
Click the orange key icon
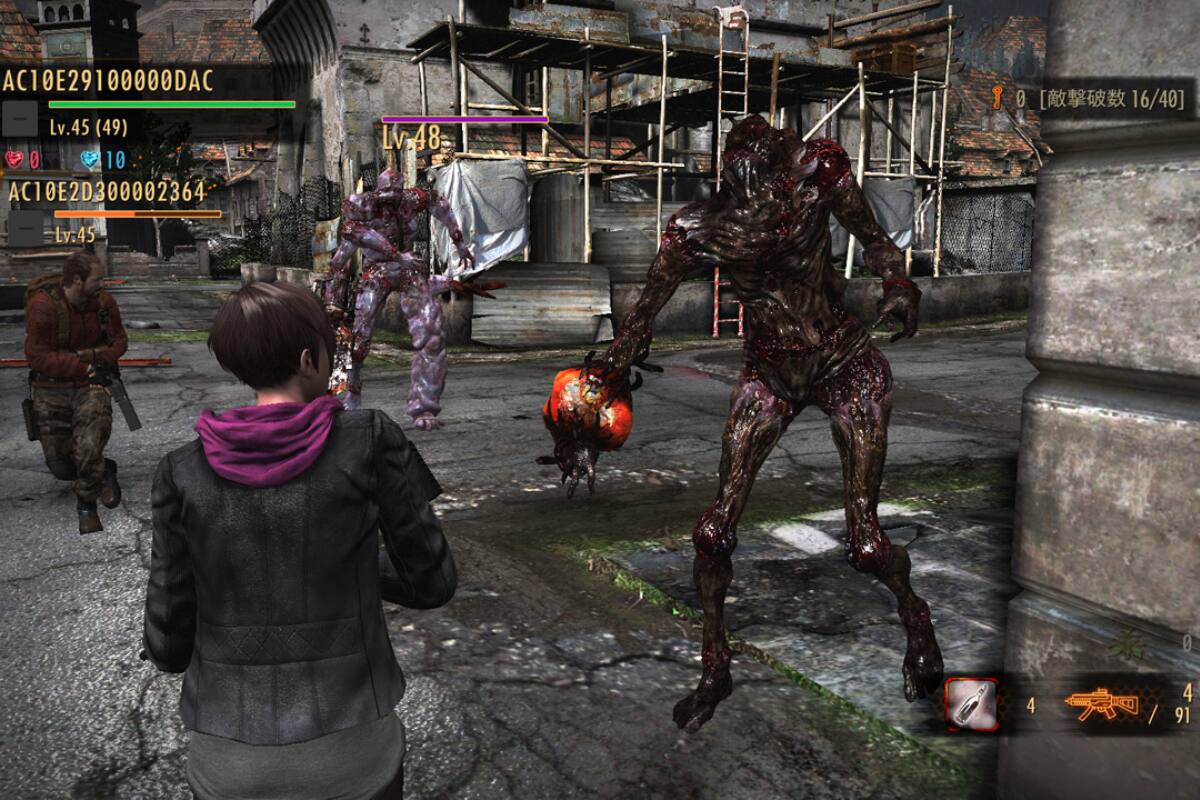pyautogui.click(x=996, y=97)
